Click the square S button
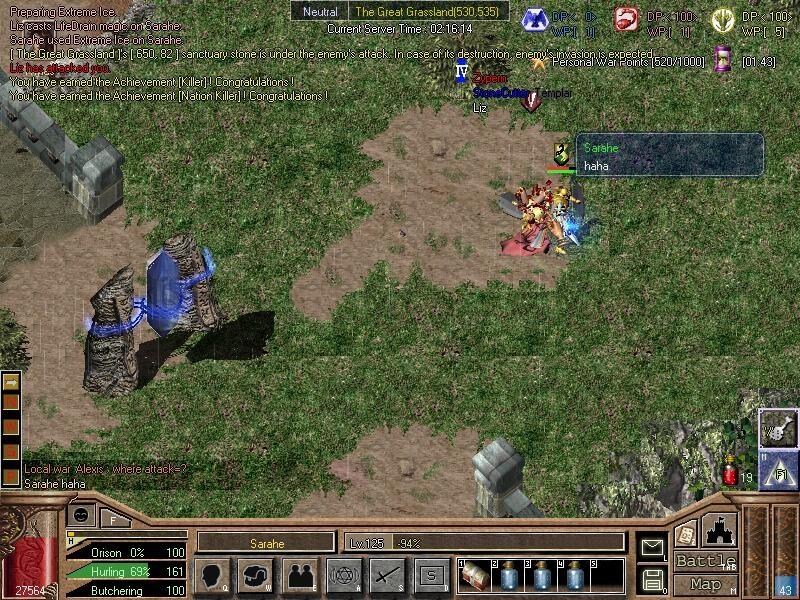The image size is (800, 600). pyautogui.click(x=431, y=575)
